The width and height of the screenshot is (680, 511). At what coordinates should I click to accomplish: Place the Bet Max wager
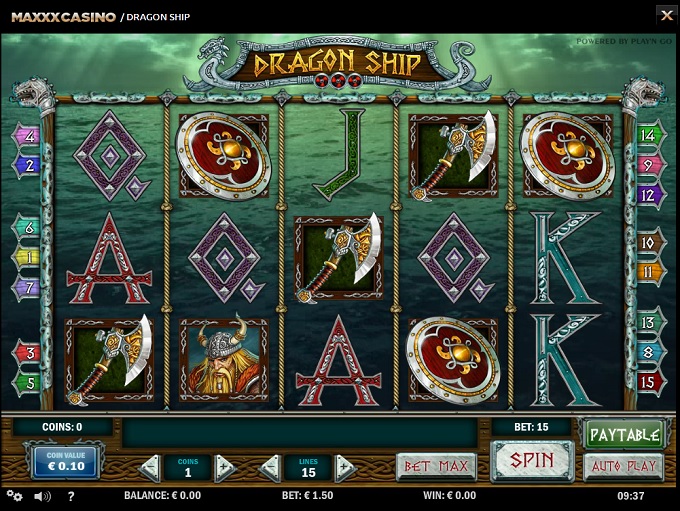click(436, 466)
